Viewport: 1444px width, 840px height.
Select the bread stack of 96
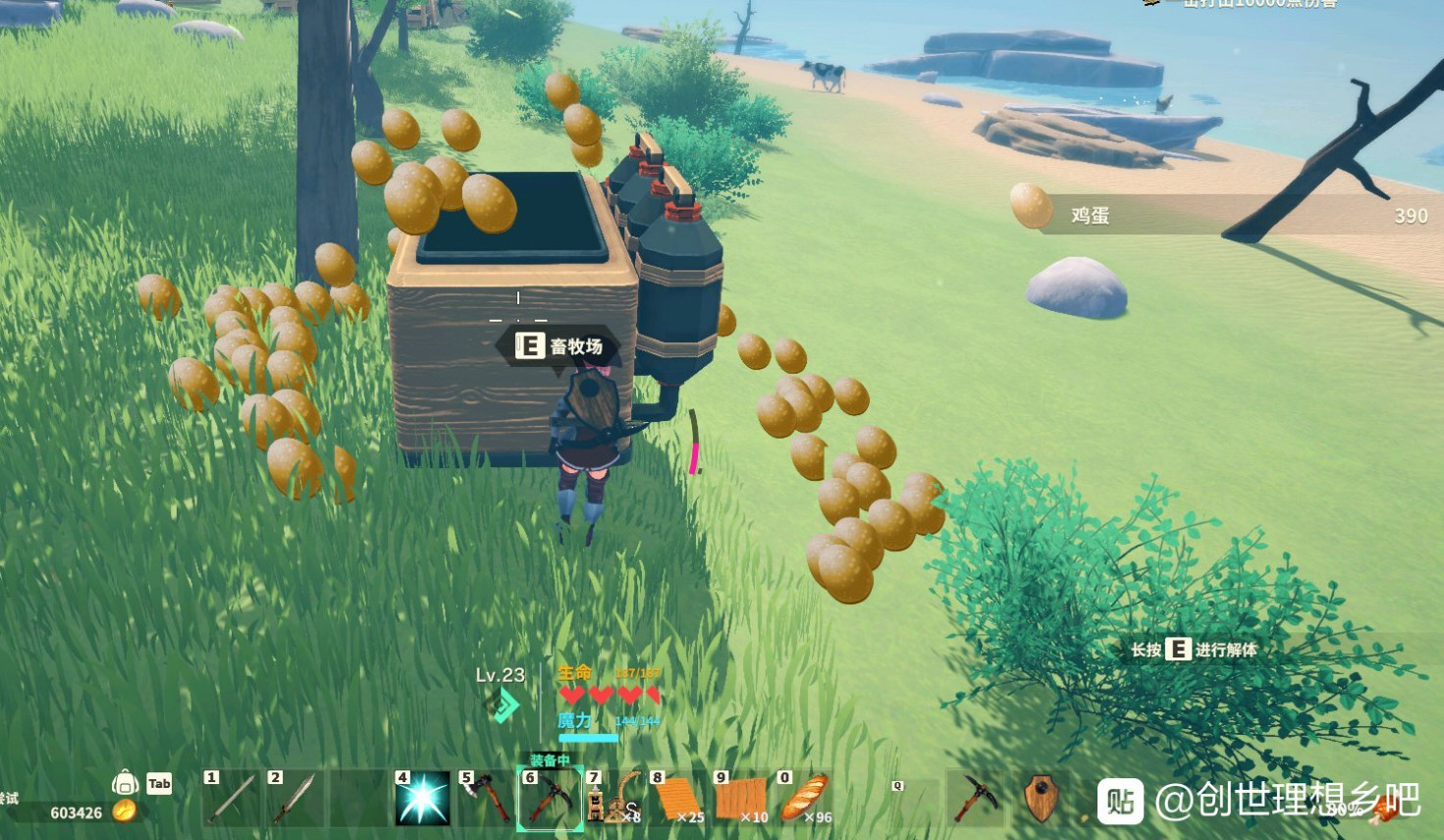pyautogui.click(x=805, y=799)
